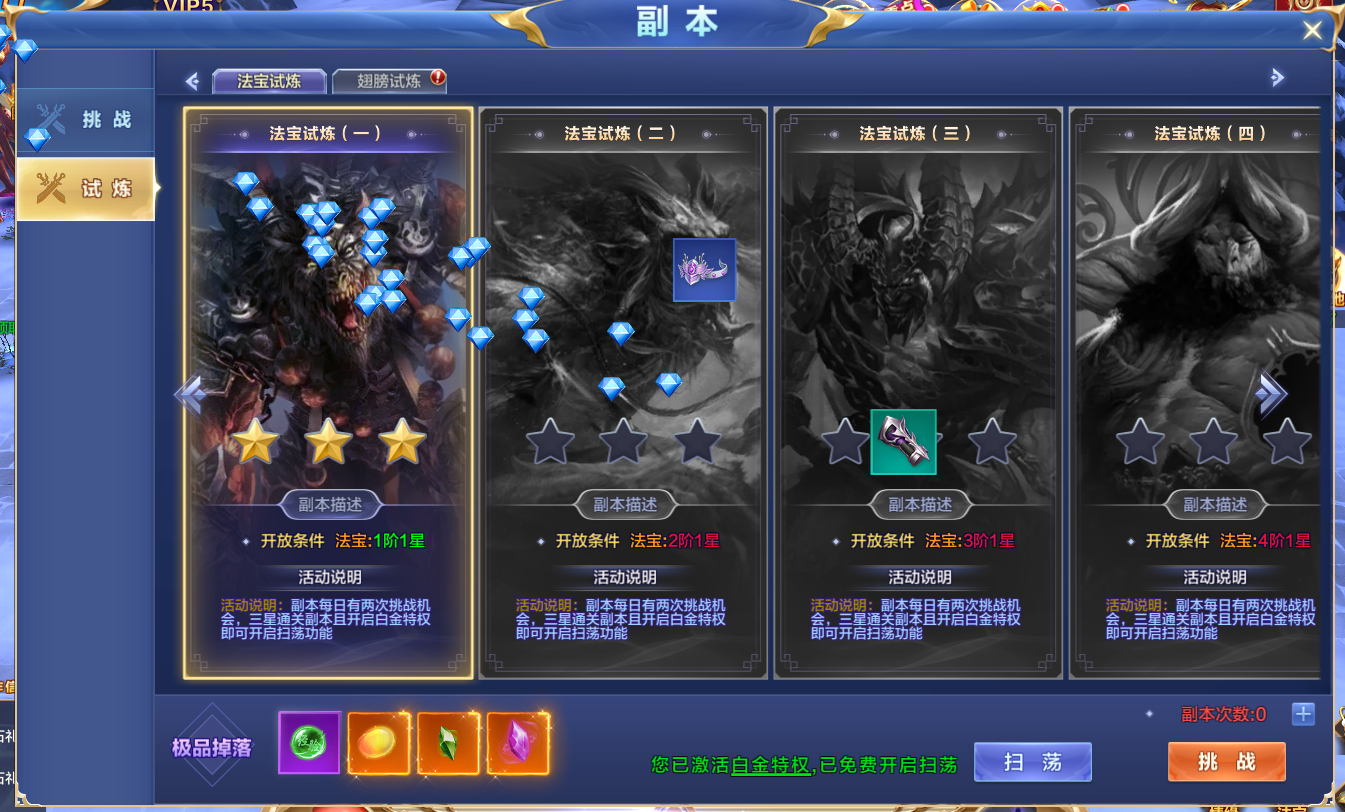
Task: Select the 试炼 side tab
Action: pyautogui.click(x=88, y=188)
